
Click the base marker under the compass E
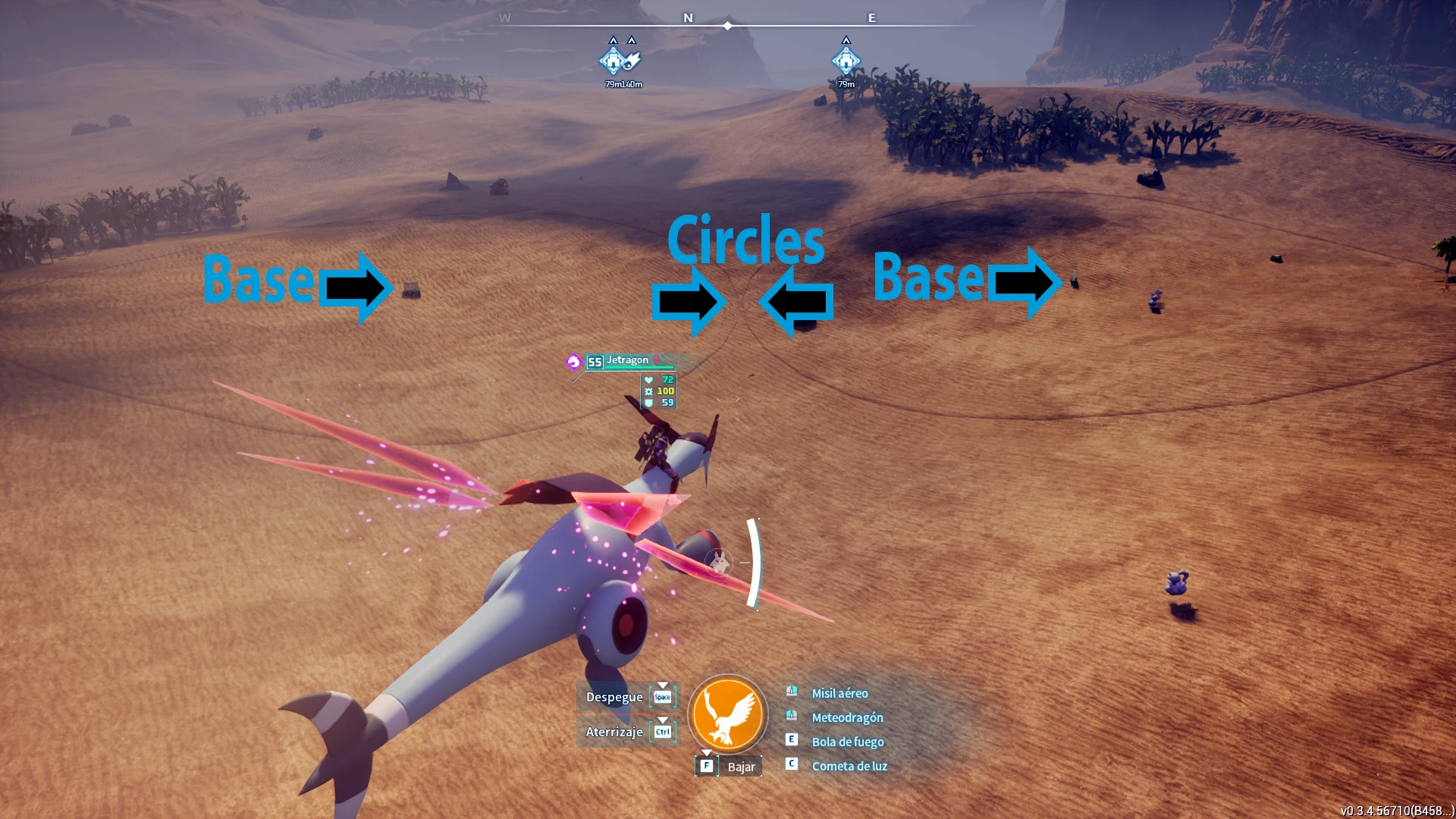click(846, 61)
